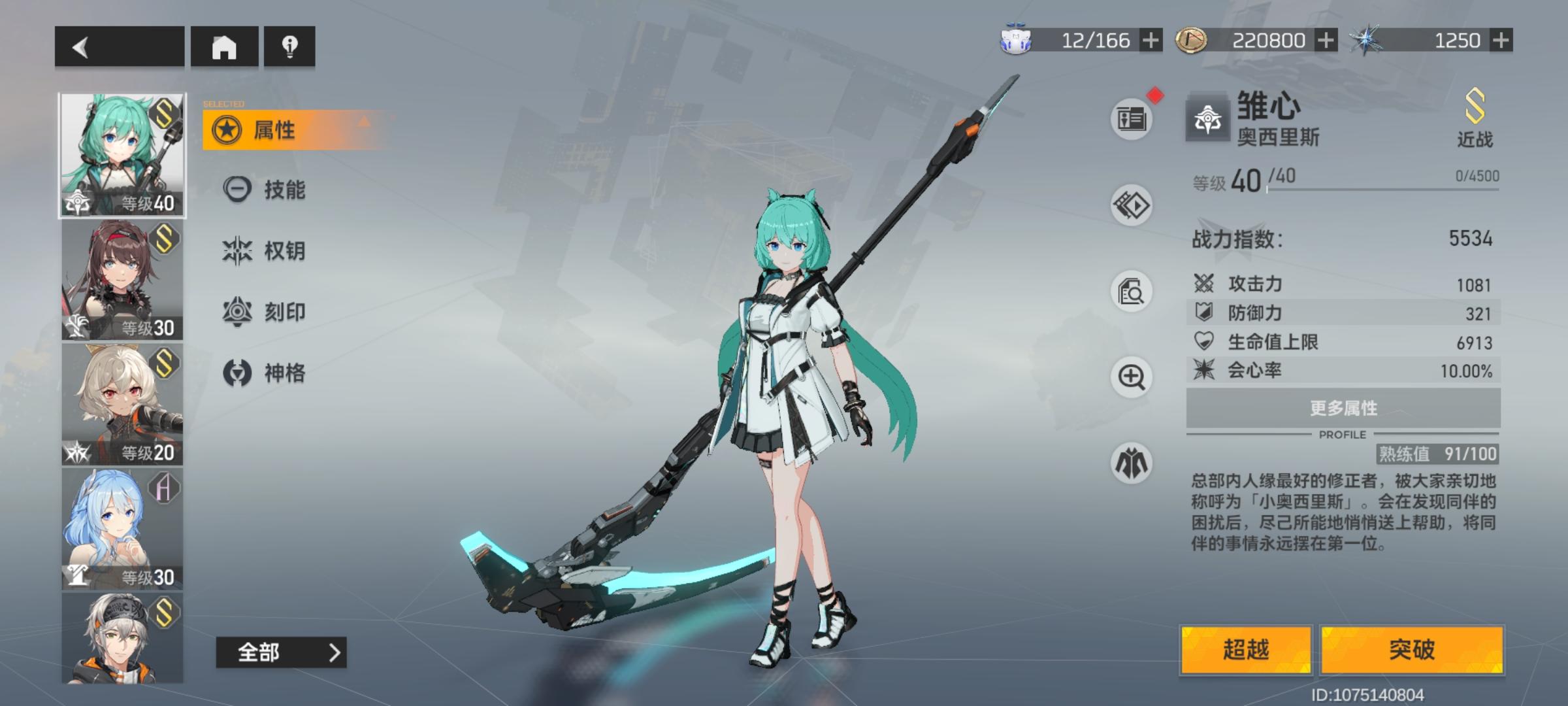
Task: Add gold coins with the plus beside 220800
Action: (1326, 41)
